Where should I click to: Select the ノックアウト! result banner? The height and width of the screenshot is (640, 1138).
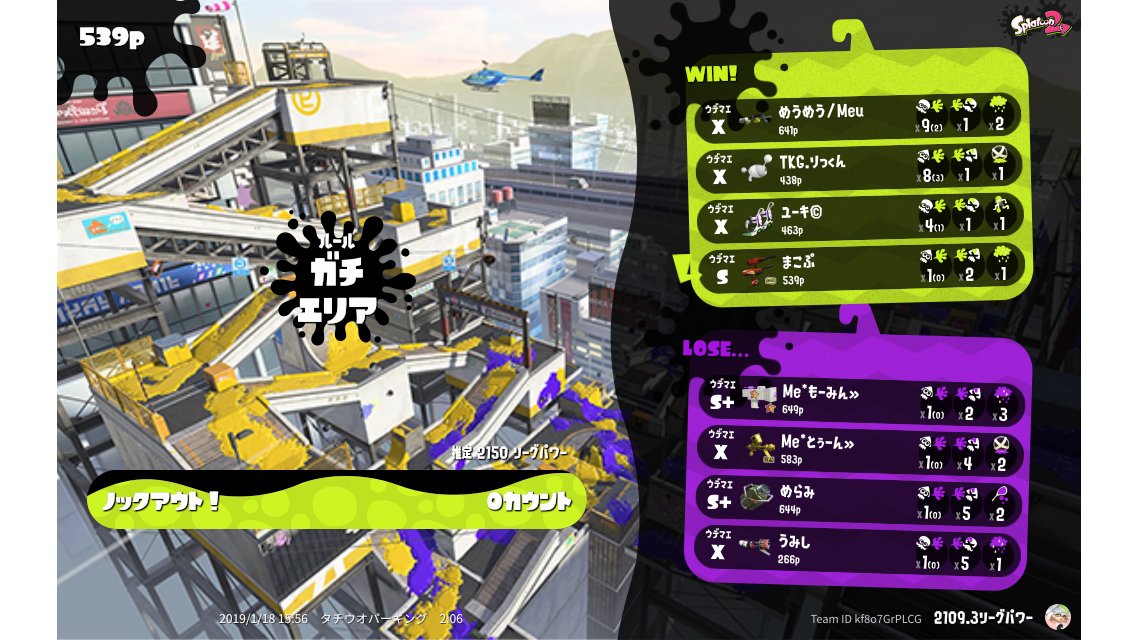(336, 500)
